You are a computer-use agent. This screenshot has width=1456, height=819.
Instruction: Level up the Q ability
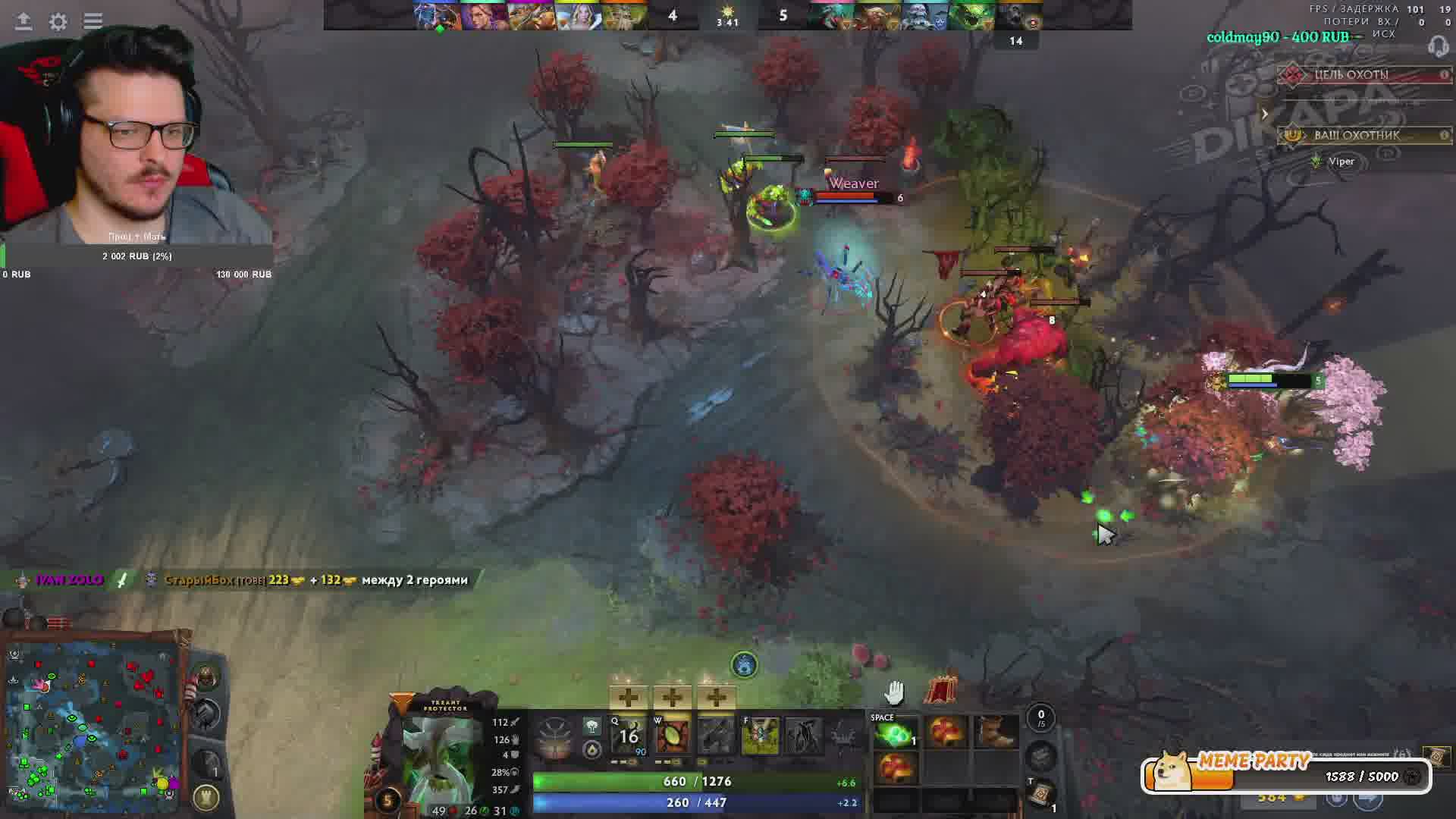coord(628,697)
